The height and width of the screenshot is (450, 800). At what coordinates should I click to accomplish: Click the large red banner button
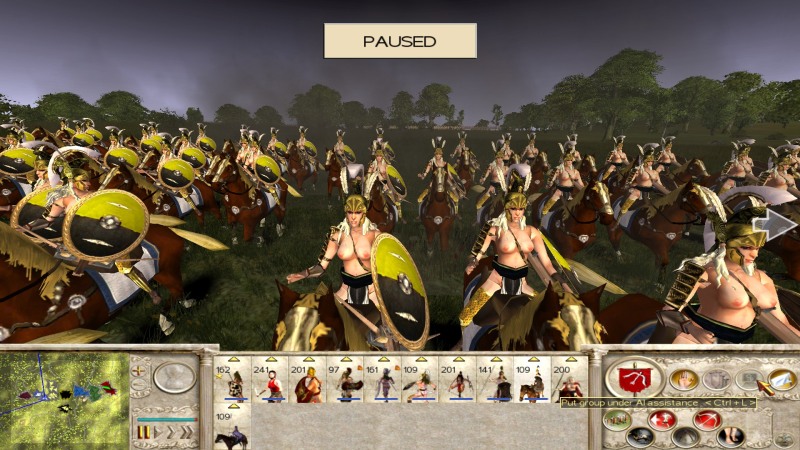point(634,378)
